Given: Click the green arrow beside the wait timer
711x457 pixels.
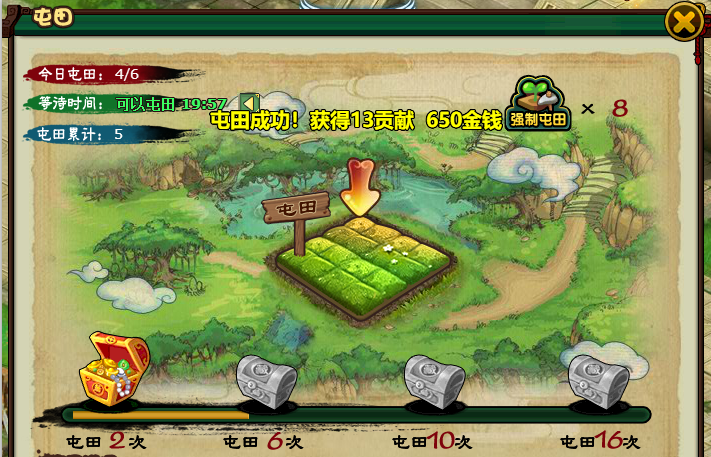Looking at the screenshot, I should click(250, 103).
